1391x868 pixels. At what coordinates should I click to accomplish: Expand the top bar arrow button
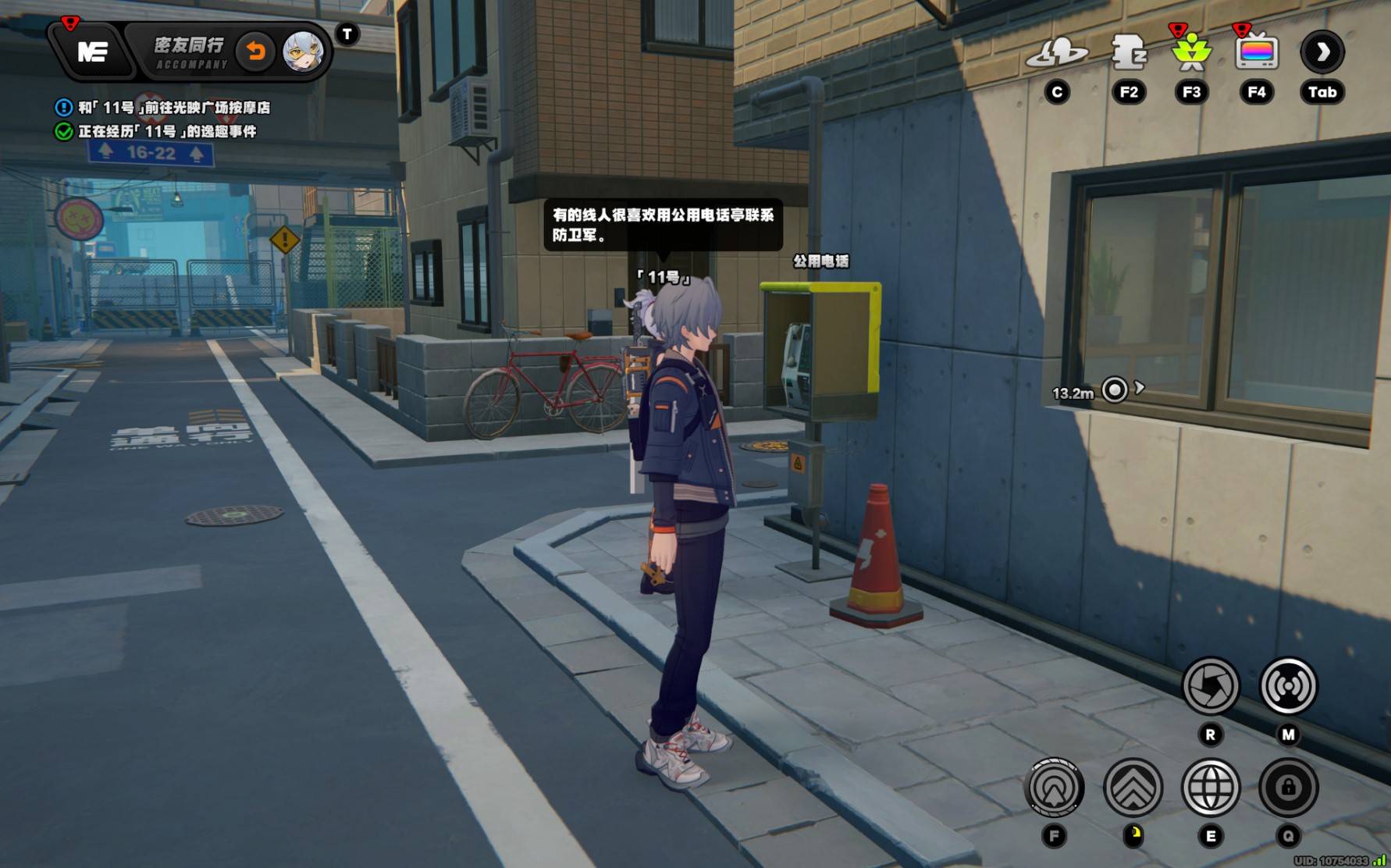1322,52
